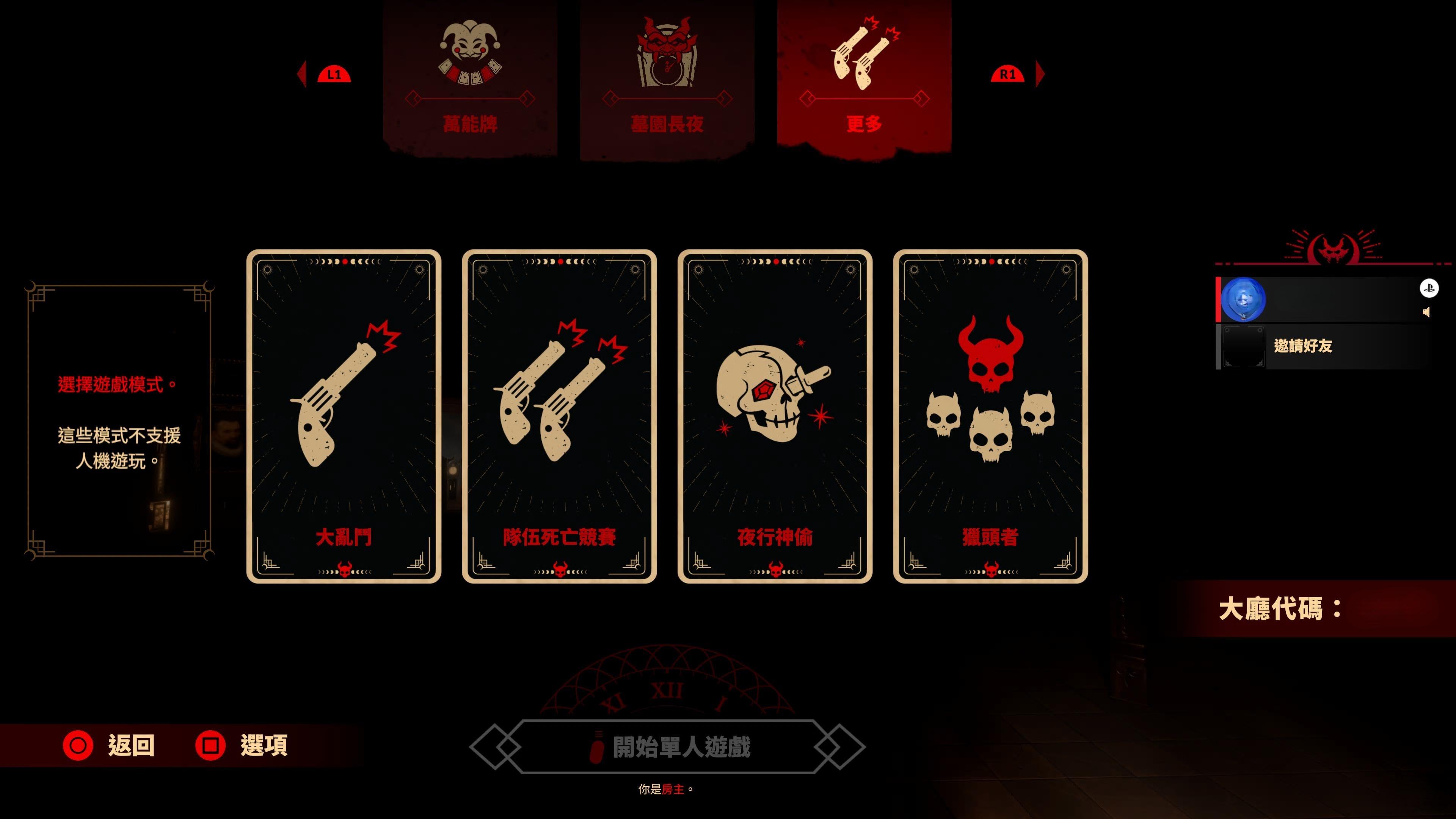The image size is (1456, 819).
Task: Go back with the 返回 button
Action: pos(109,745)
